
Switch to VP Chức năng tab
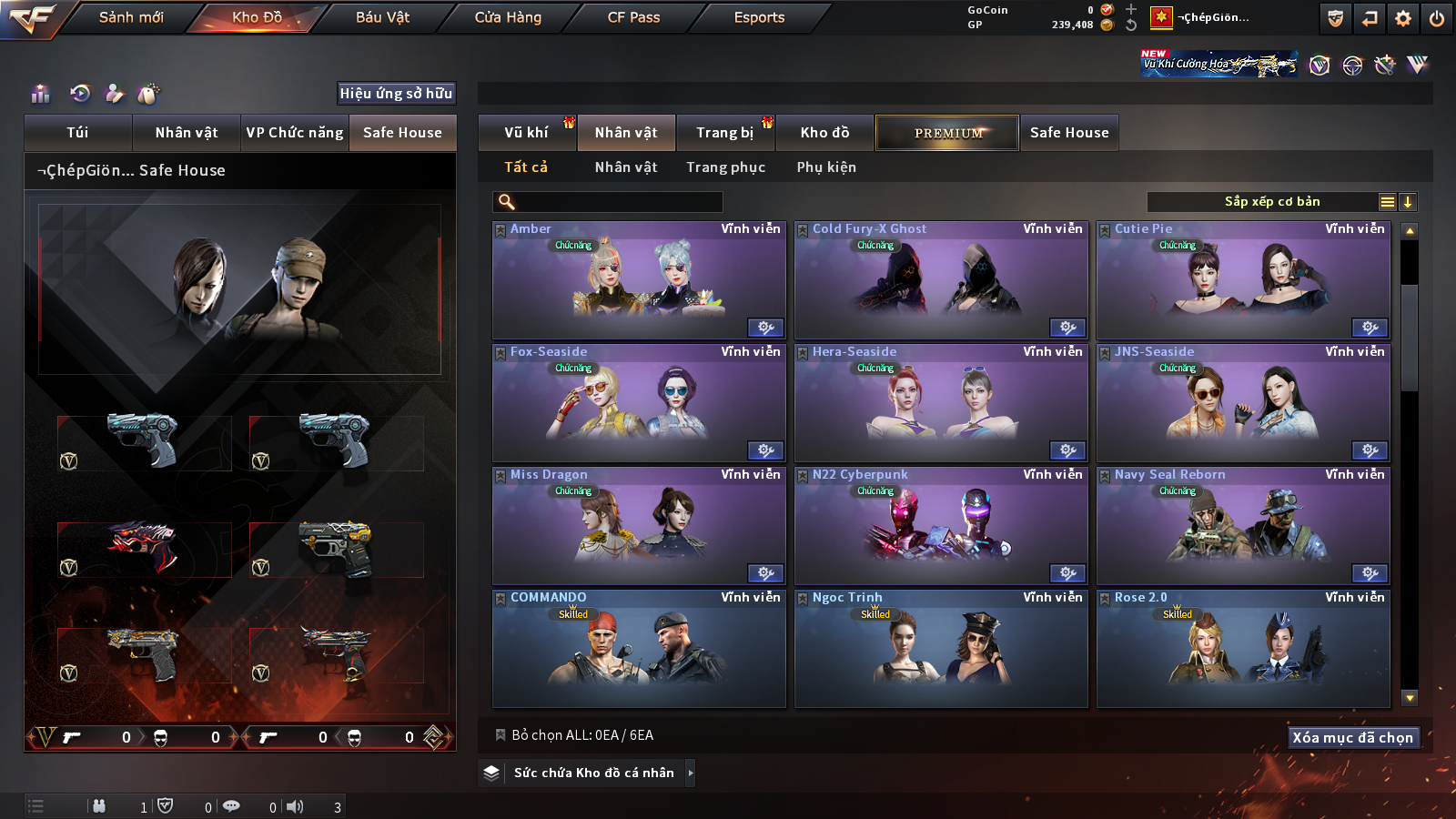[x=295, y=133]
